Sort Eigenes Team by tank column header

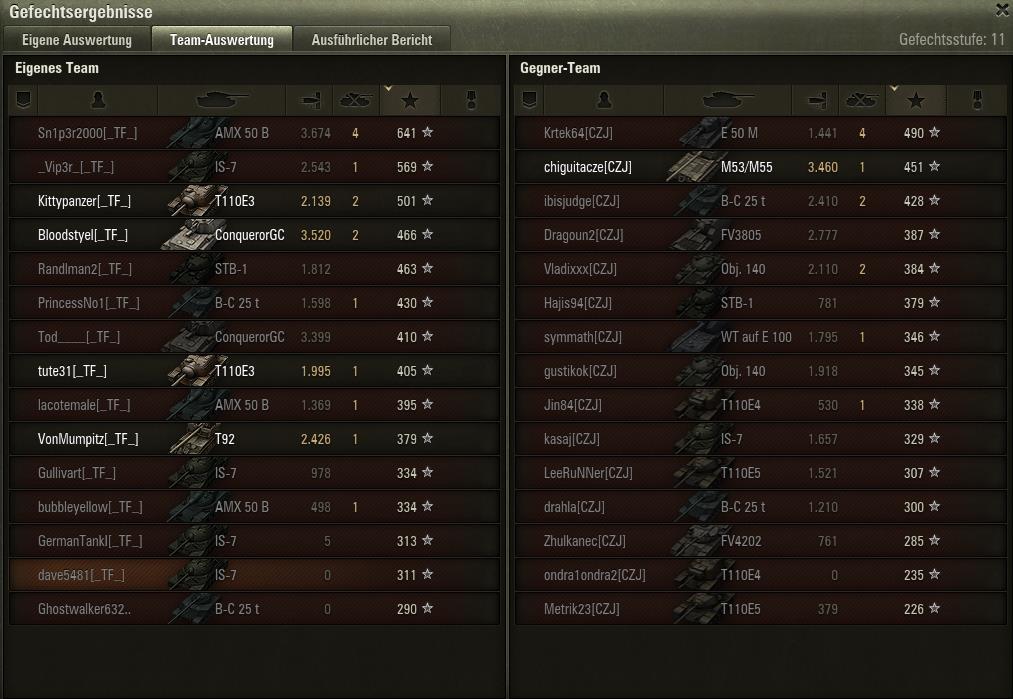point(221,100)
